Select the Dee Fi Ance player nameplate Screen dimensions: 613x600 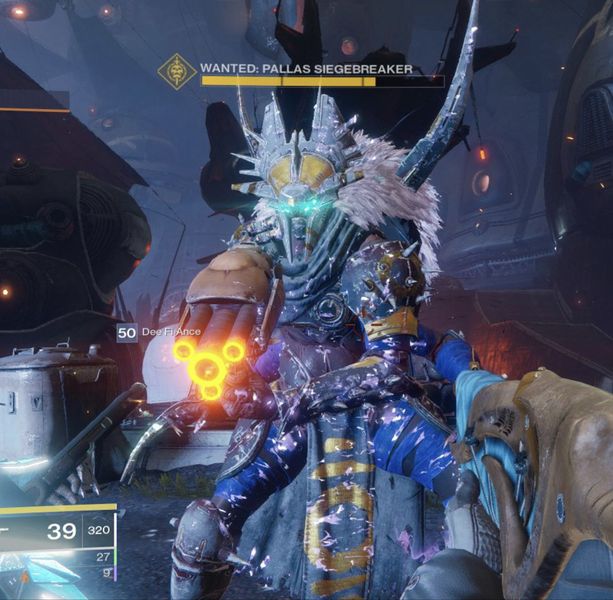165,333
